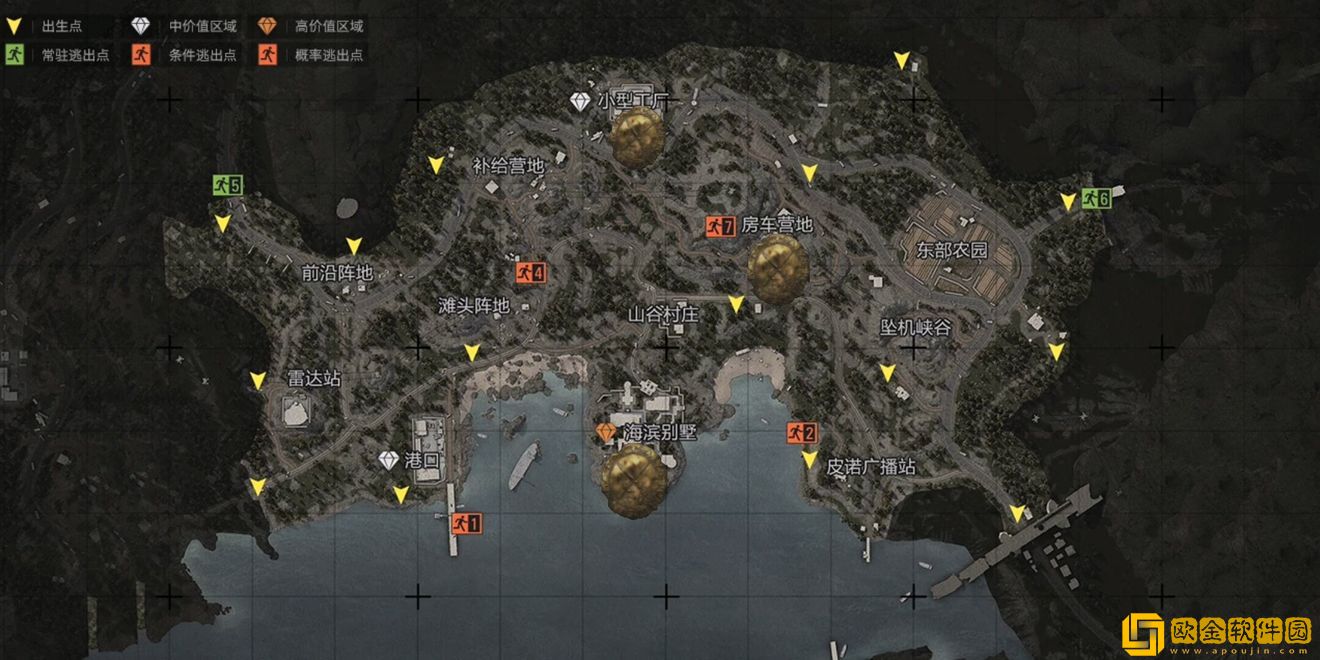Image resolution: width=1320 pixels, height=660 pixels.
Task: Click the orange diamond beside 海滨别墅
Action: tap(606, 432)
